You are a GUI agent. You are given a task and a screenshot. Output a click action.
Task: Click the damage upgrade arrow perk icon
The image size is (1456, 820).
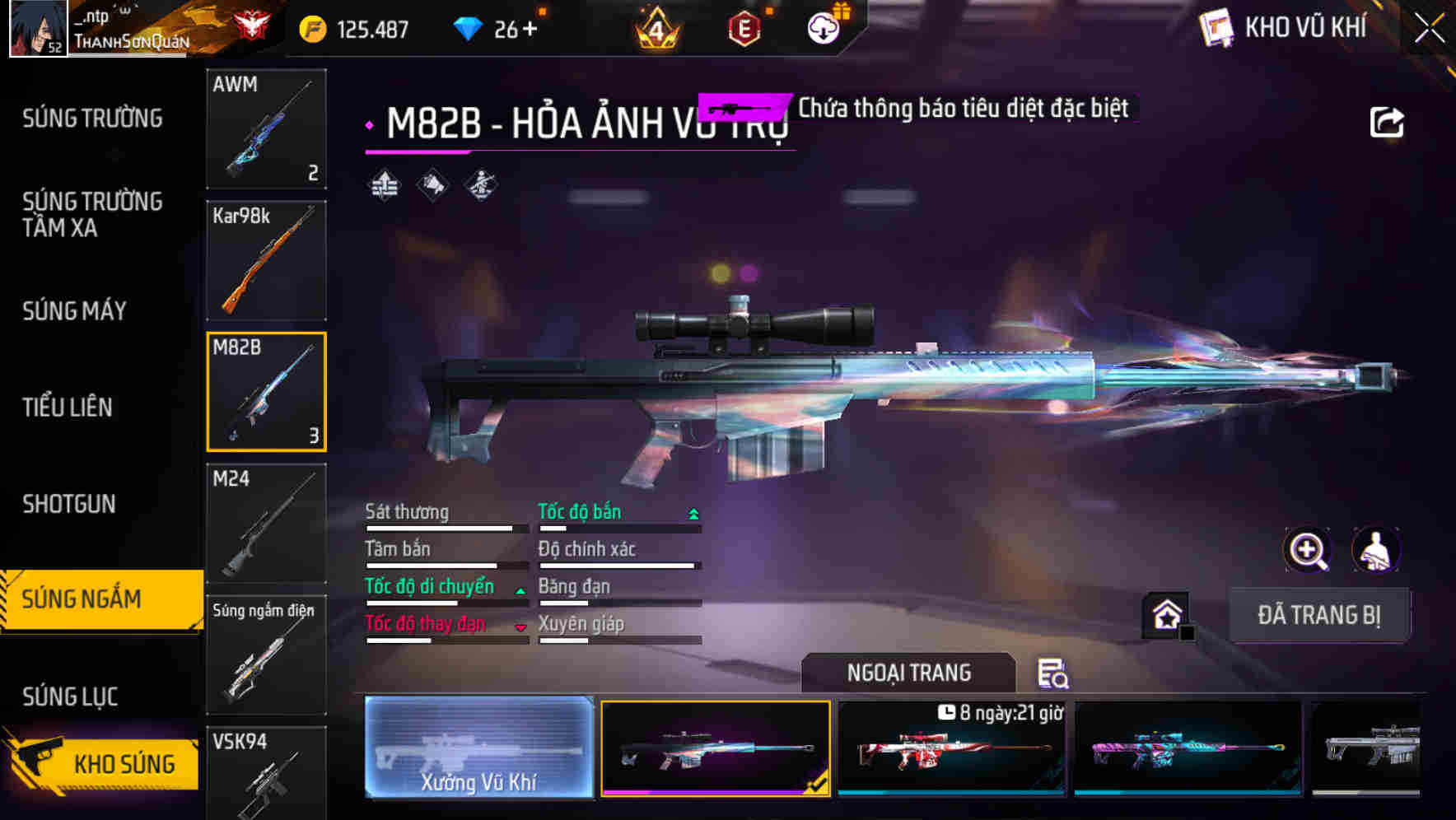[382, 186]
